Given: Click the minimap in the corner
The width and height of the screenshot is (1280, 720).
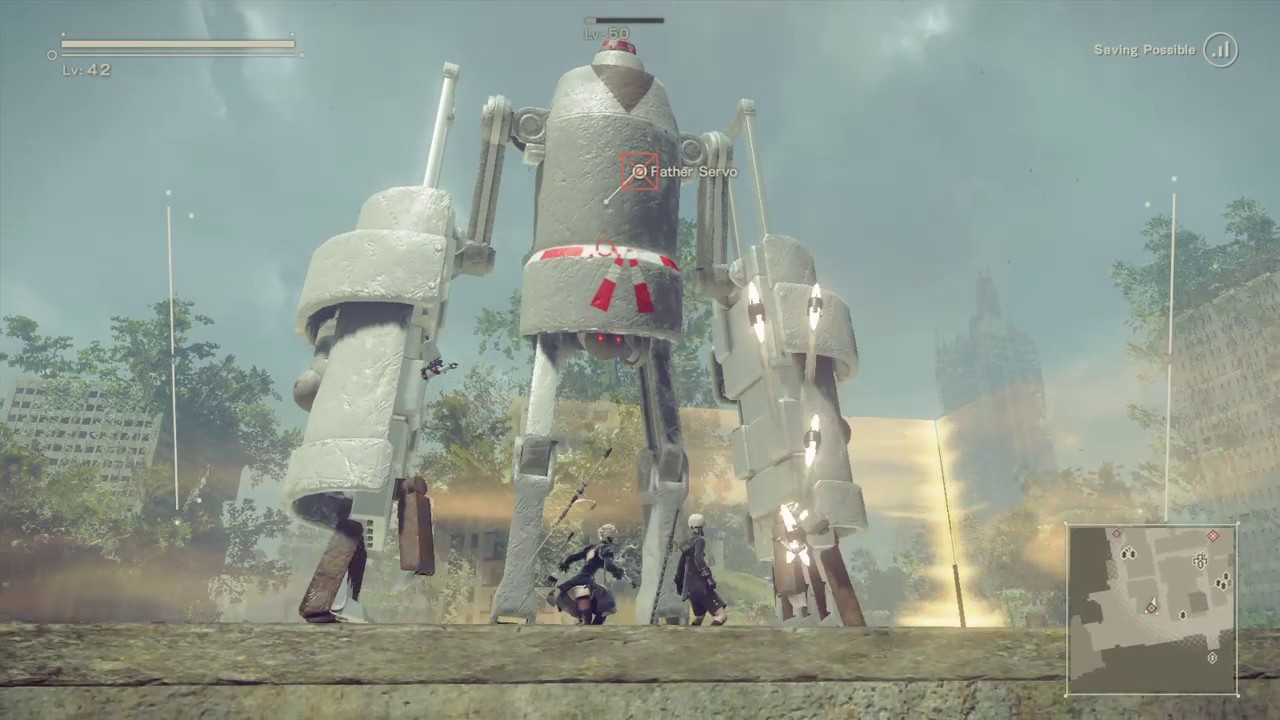Looking at the screenshot, I should [x=1152, y=609].
